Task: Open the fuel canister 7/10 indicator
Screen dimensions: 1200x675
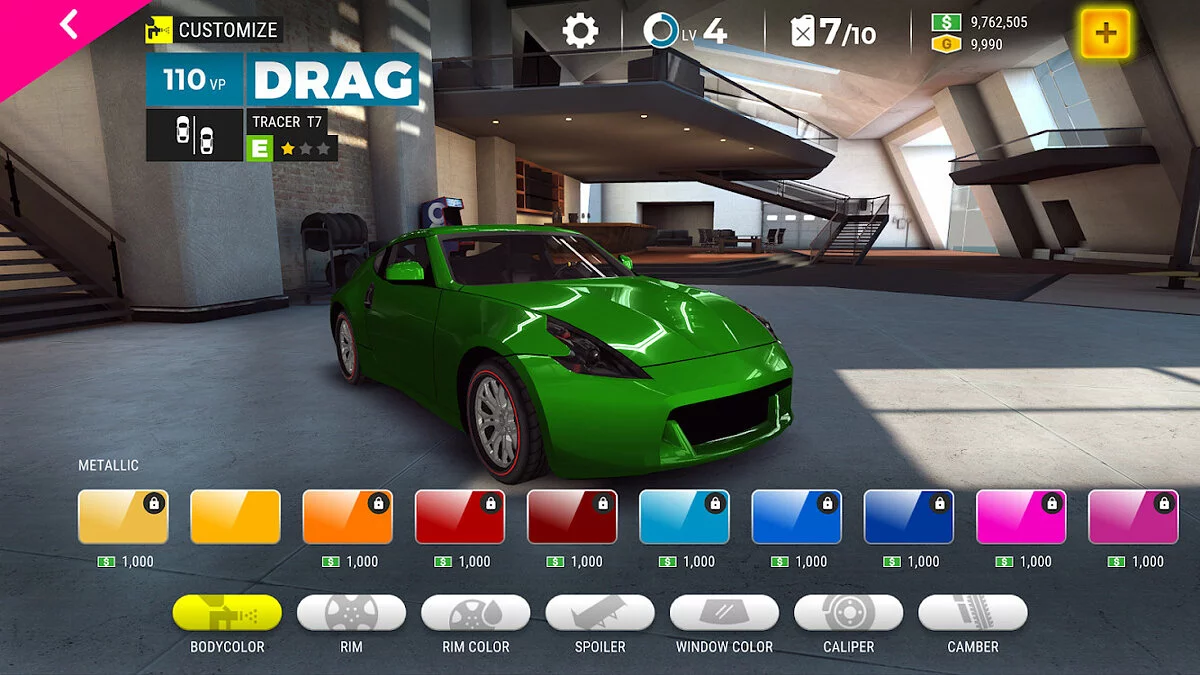Action: click(x=834, y=31)
